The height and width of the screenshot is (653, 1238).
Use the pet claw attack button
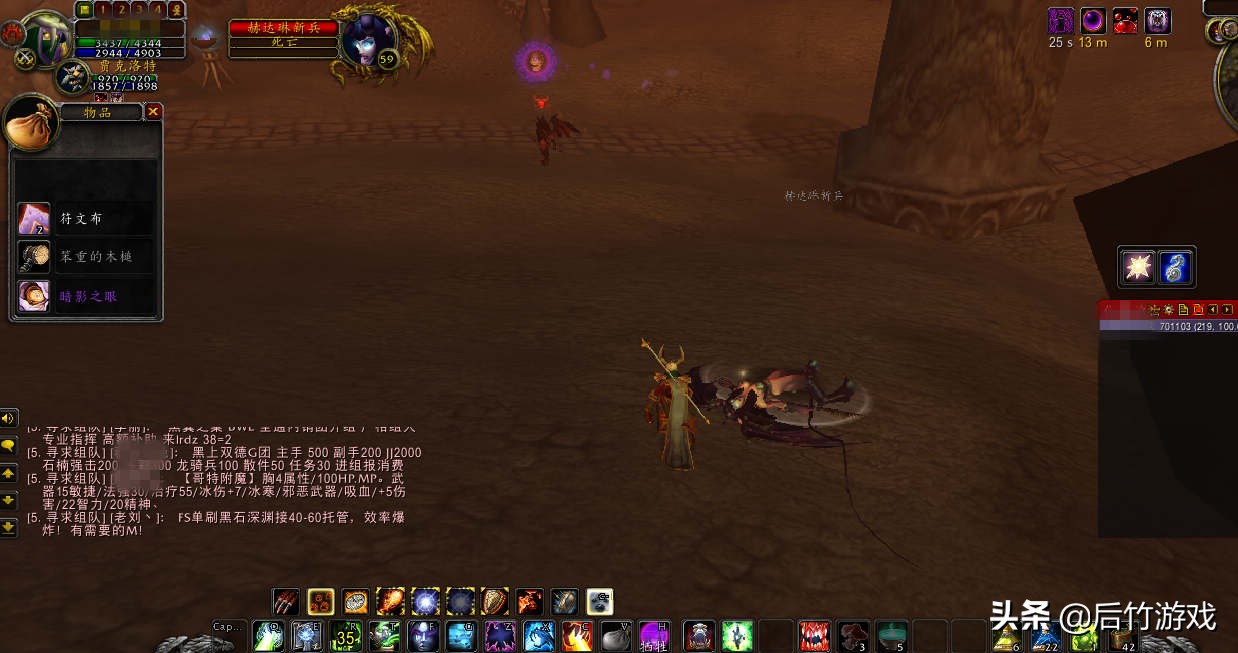tap(286, 602)
